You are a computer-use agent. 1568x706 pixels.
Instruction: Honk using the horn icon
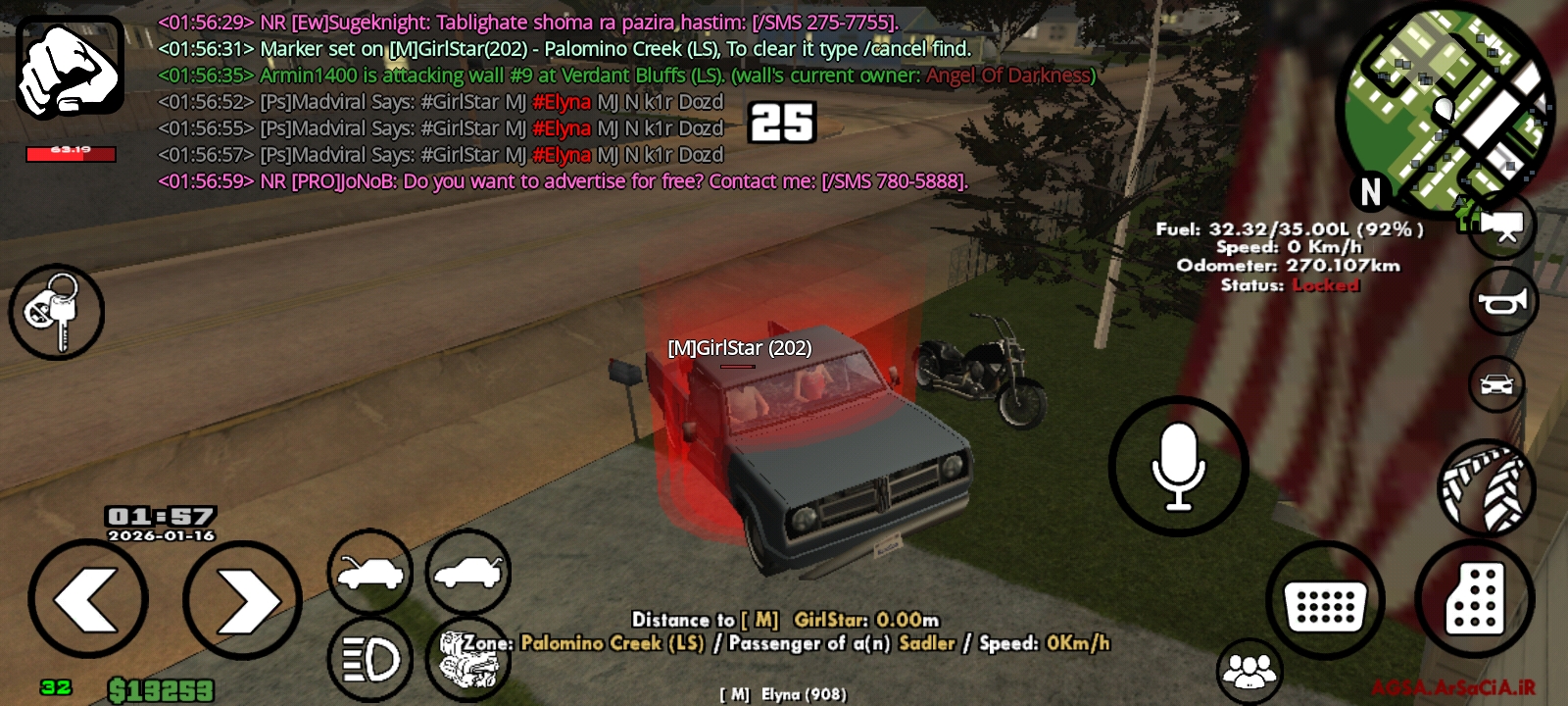(x=1504, y=300)
